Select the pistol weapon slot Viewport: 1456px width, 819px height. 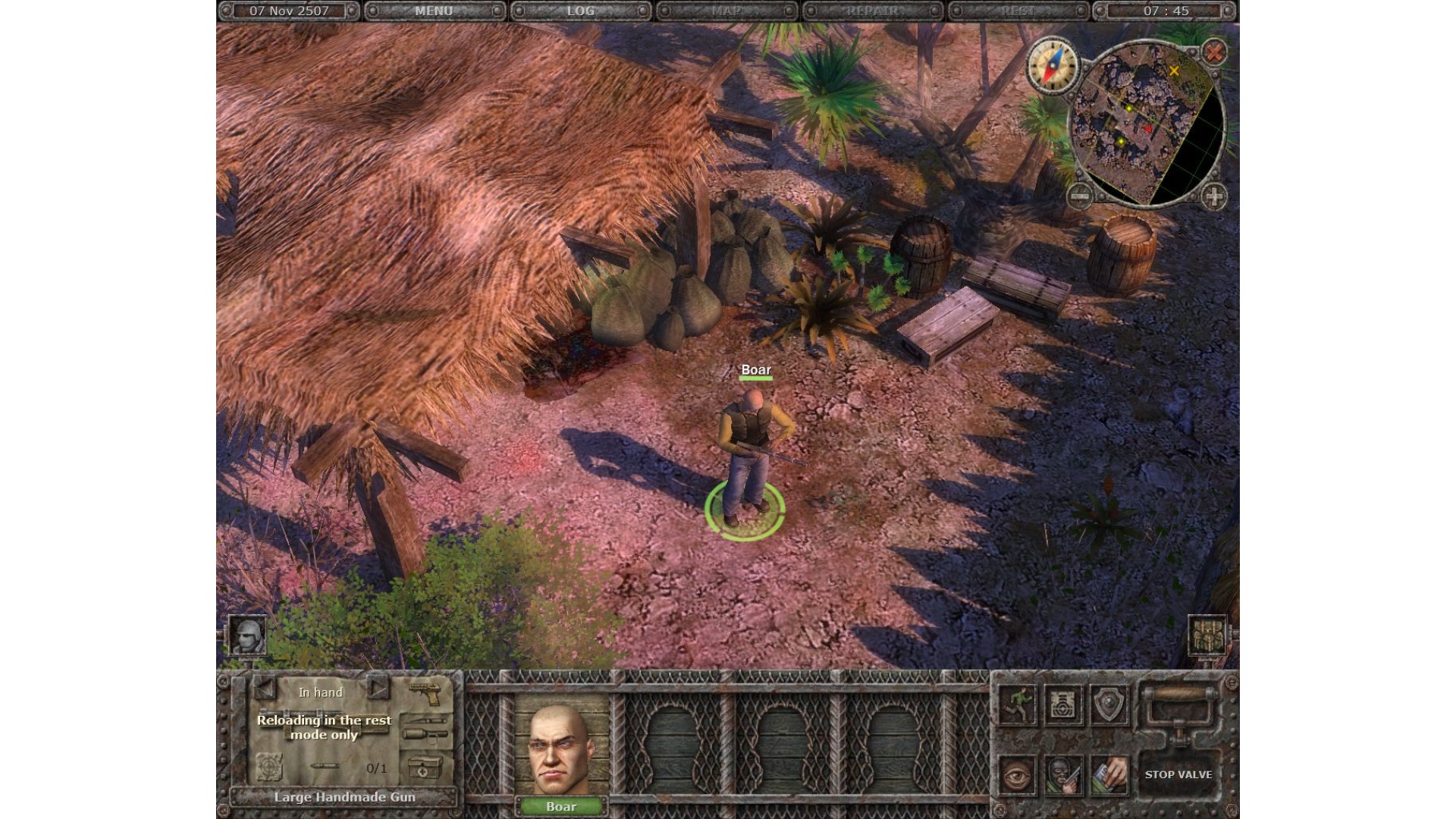pyautogui.click(x=425, y=692)
